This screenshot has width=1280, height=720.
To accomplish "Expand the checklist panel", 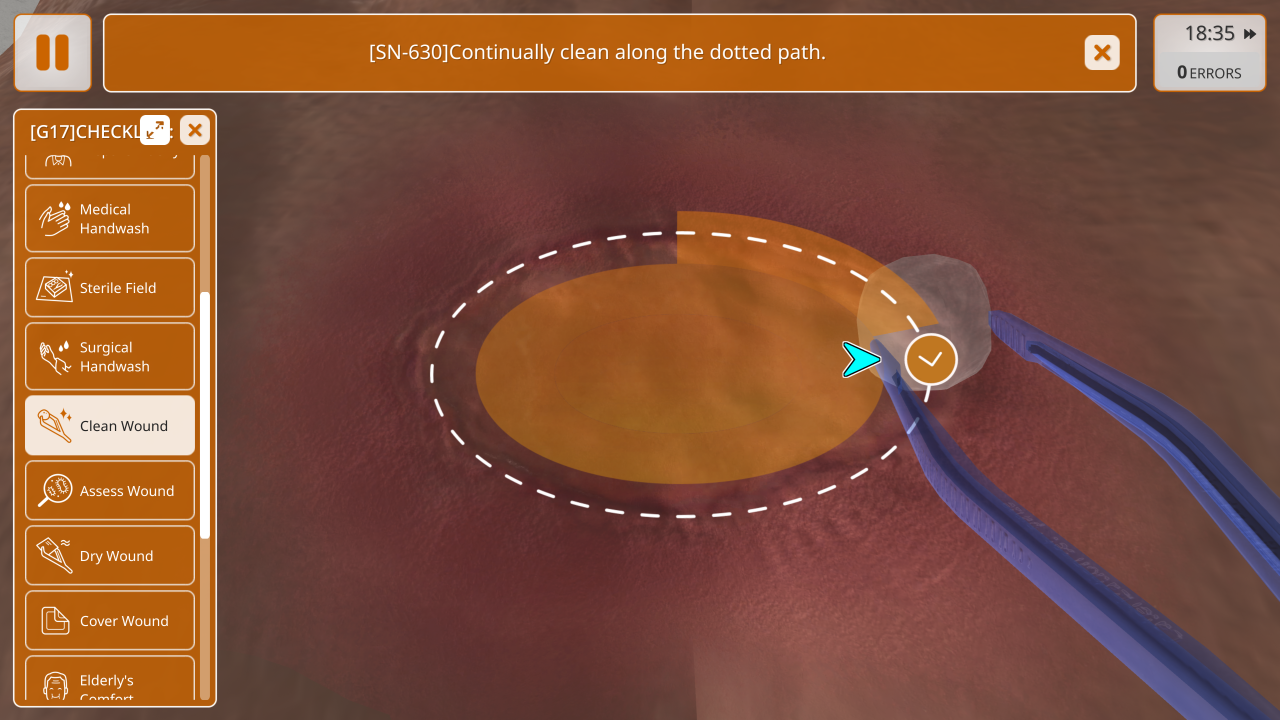I will click(x=155, y=130).
